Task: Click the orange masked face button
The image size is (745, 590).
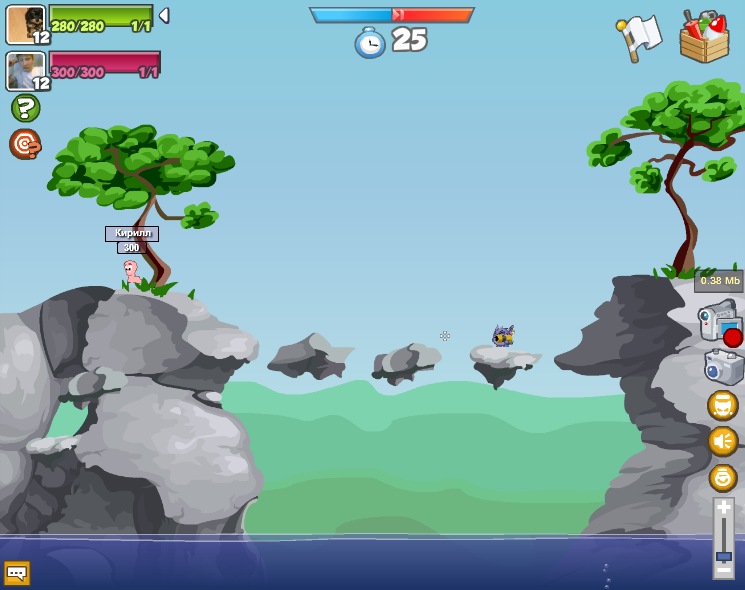Action: (723, 405)
